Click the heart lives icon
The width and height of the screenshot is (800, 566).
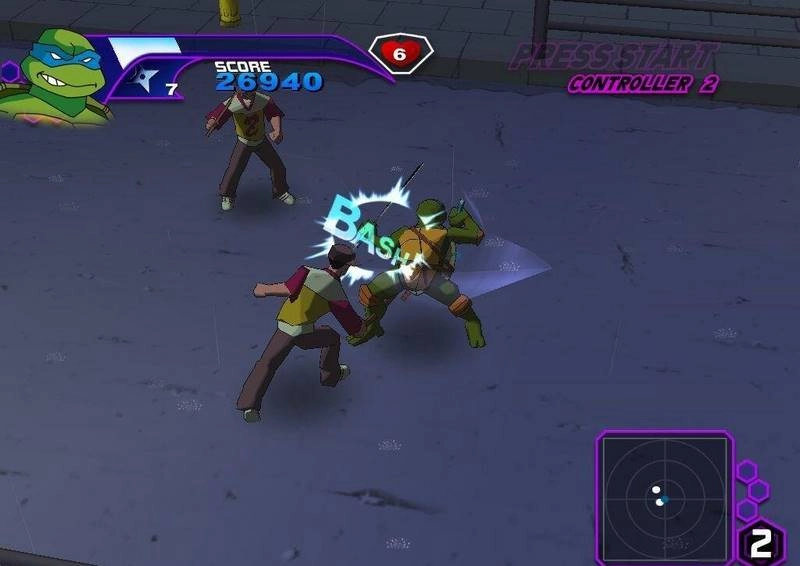click(400, 54)
